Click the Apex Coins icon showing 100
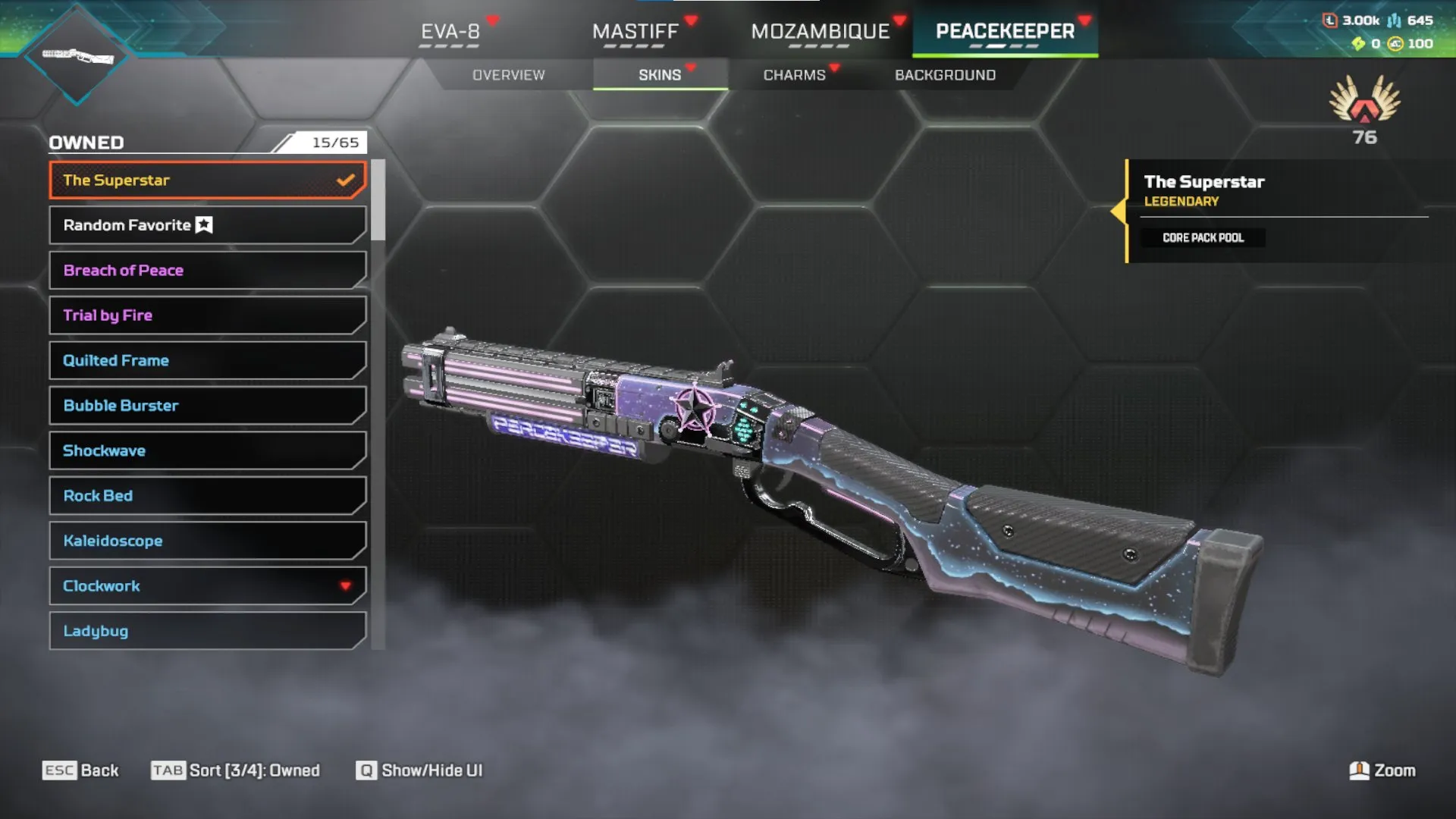This screenshot has width=1456, height=819. pos(1394,44)
